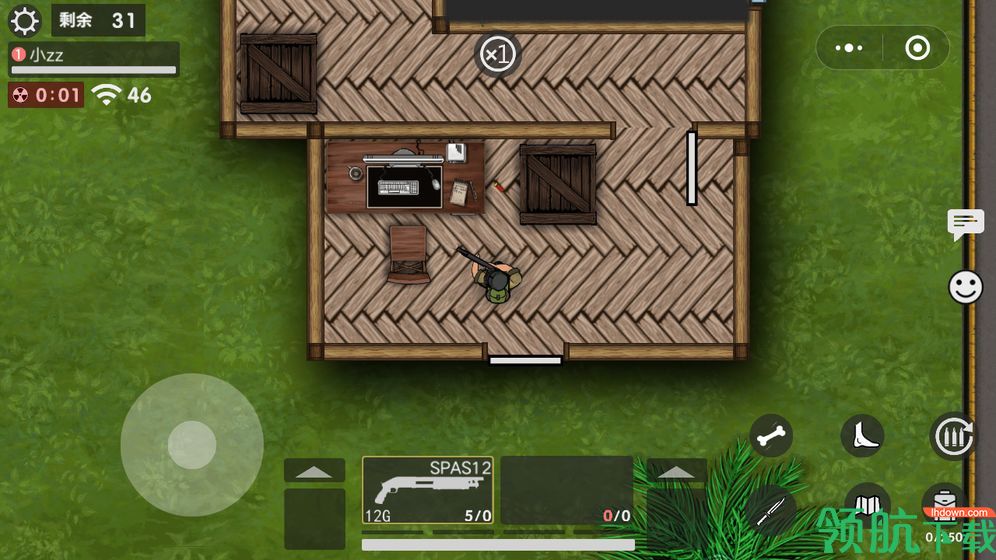Close the mini-program with the circle button
This screenshot has width=996, height=560.
click(x=917, y=48)
